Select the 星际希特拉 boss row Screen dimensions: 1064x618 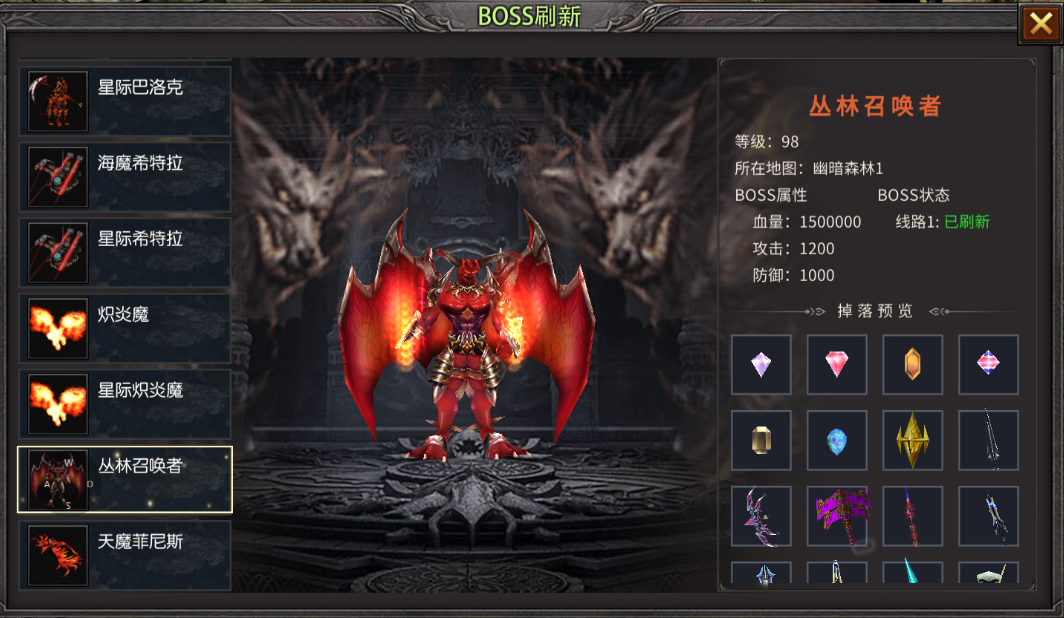125,253
